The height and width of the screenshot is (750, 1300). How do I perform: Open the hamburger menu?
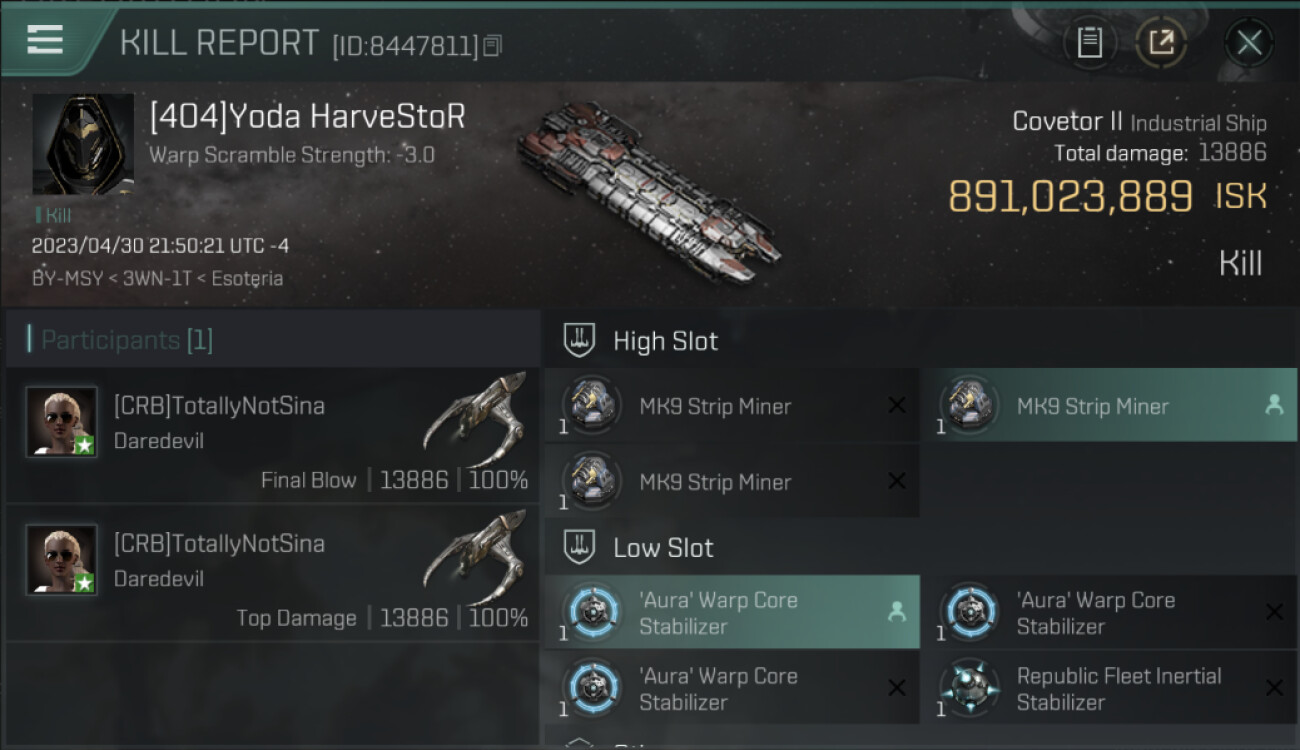coord(45,40)
